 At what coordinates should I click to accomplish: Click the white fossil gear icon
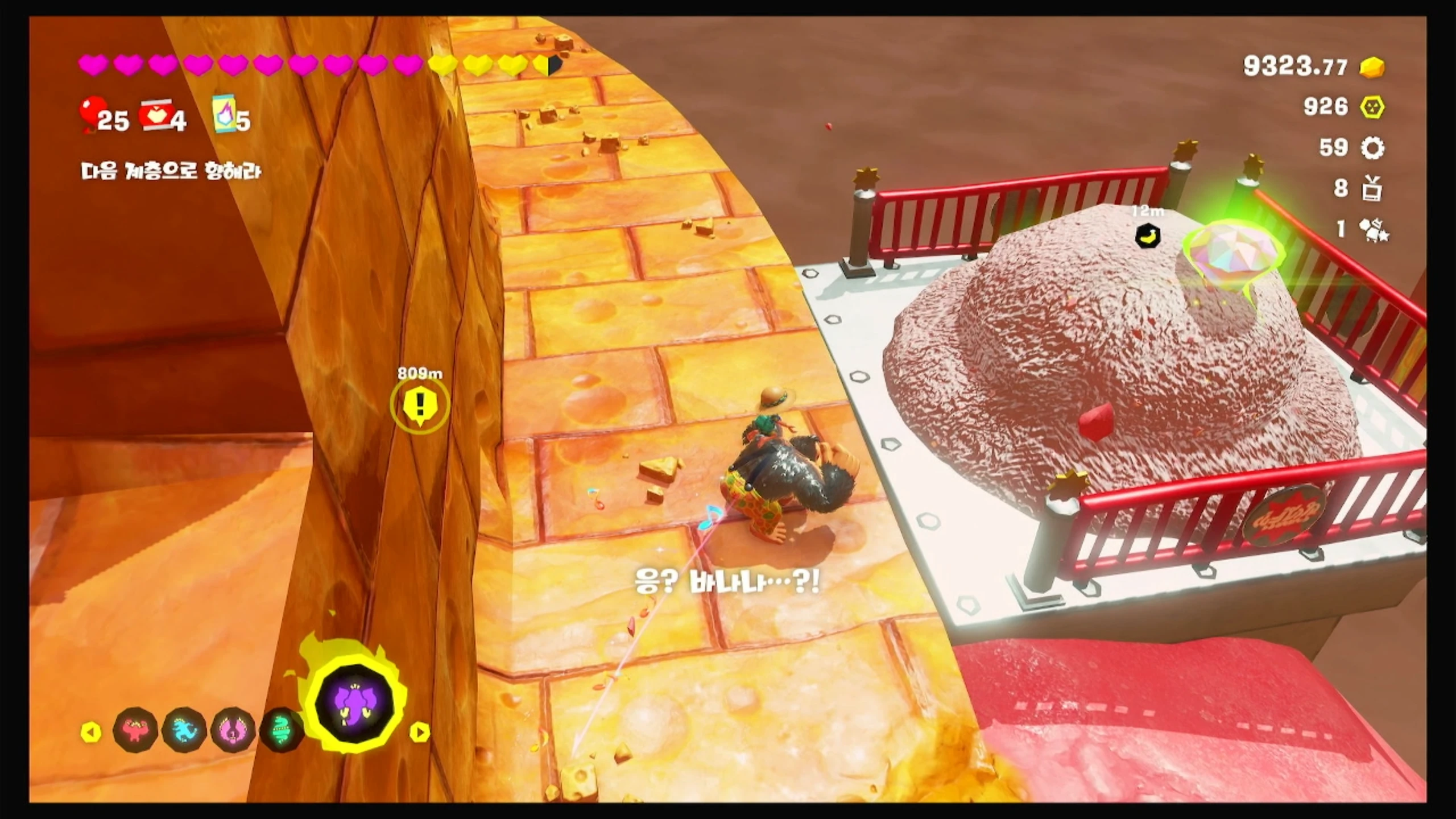[1372, 148]
